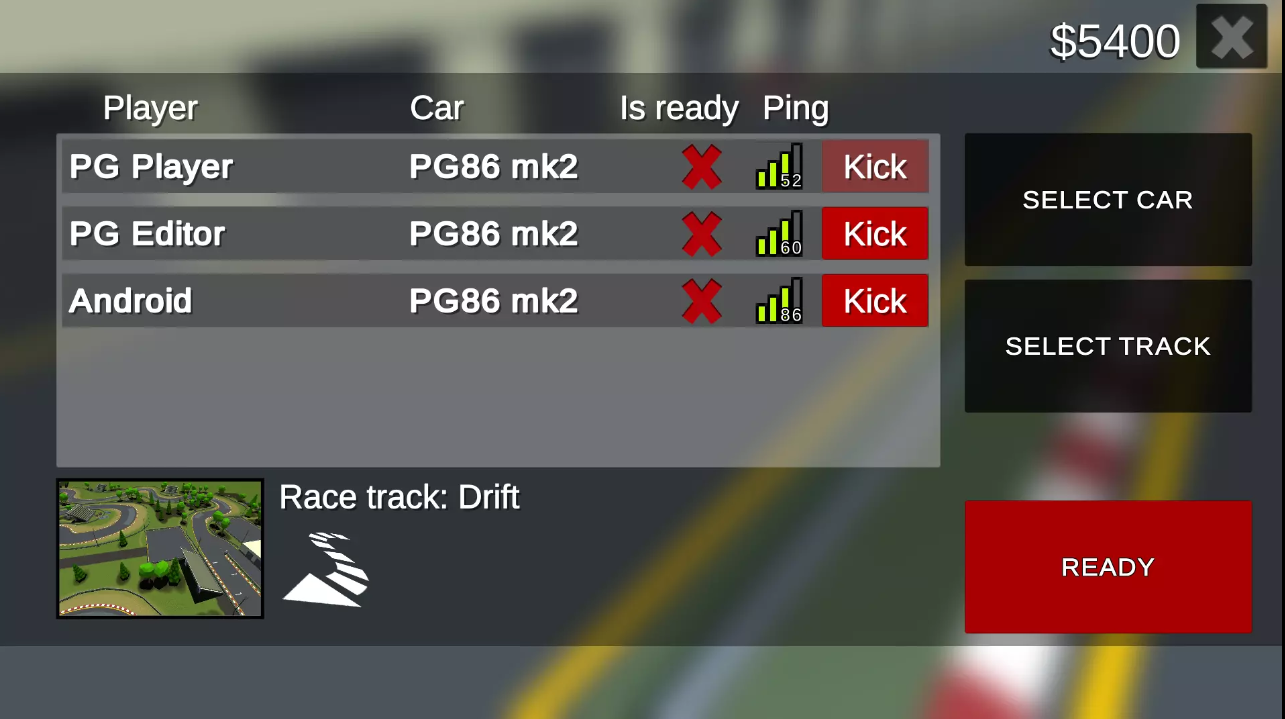Screen dimensions: 1285x719
Task: Kick the PG Player from the lobby
Action: click(875, 167)
